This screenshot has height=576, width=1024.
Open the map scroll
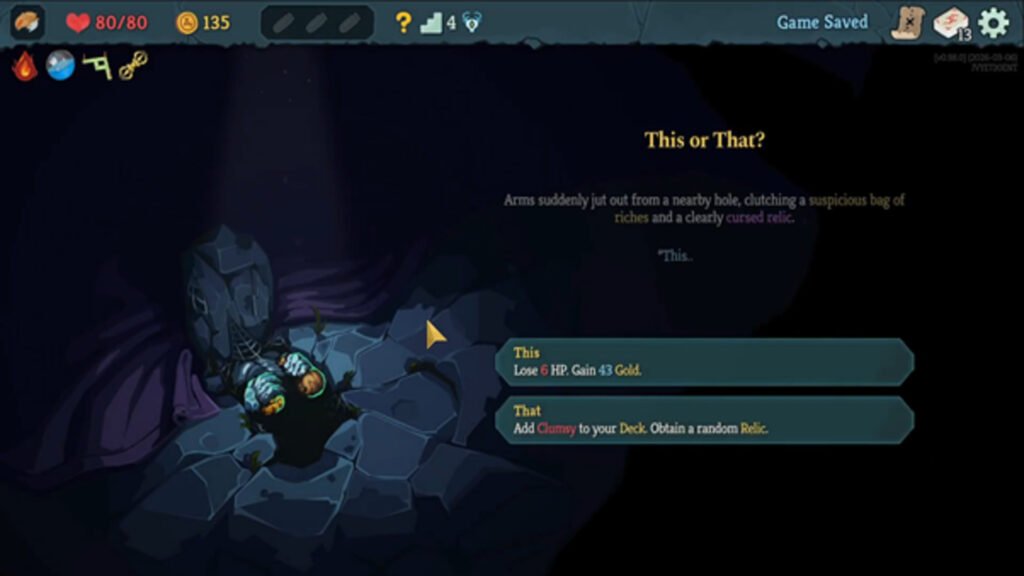pos(908,22)
